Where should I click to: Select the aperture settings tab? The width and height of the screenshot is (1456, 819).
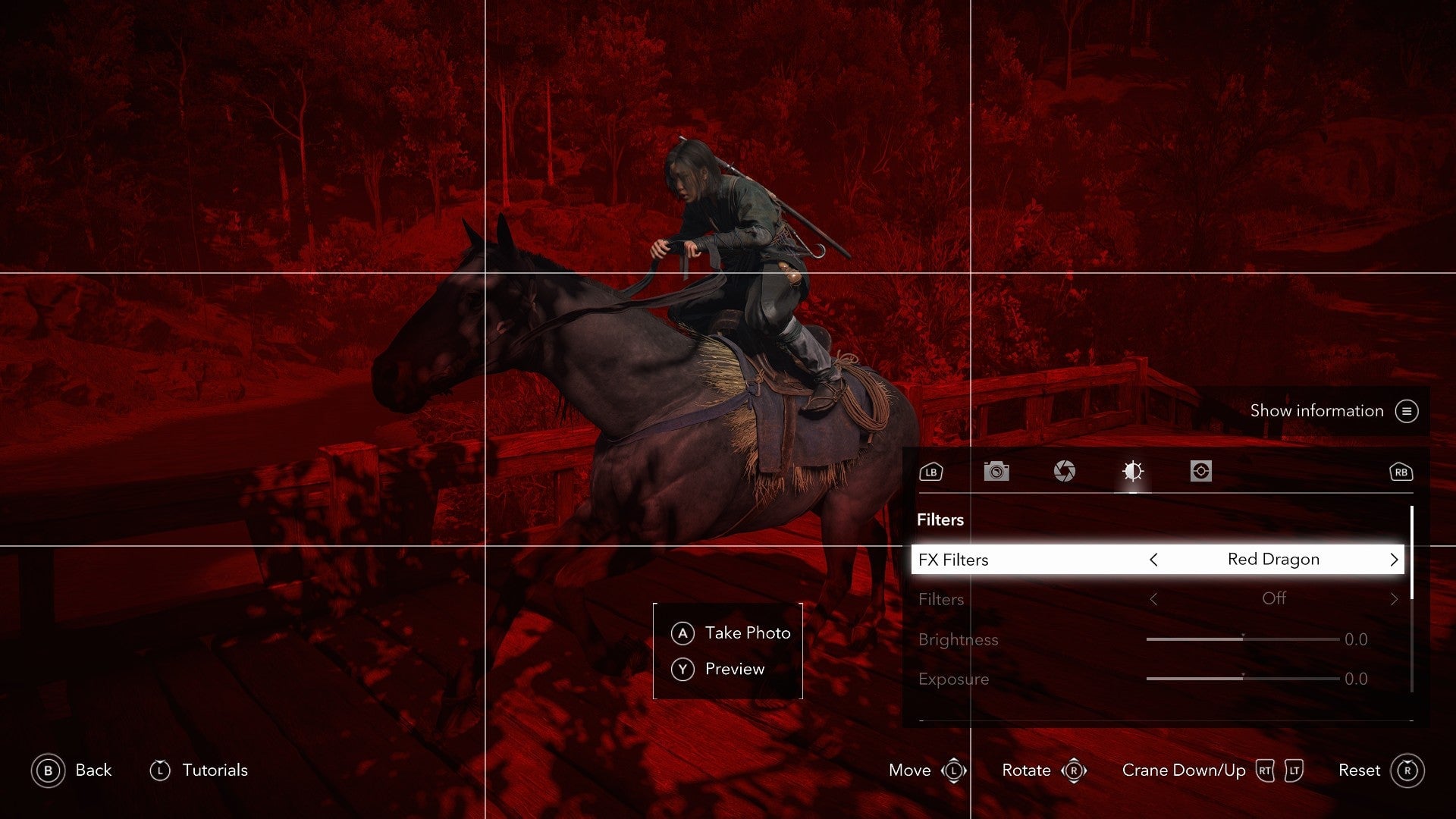[x=1065, y=472]
